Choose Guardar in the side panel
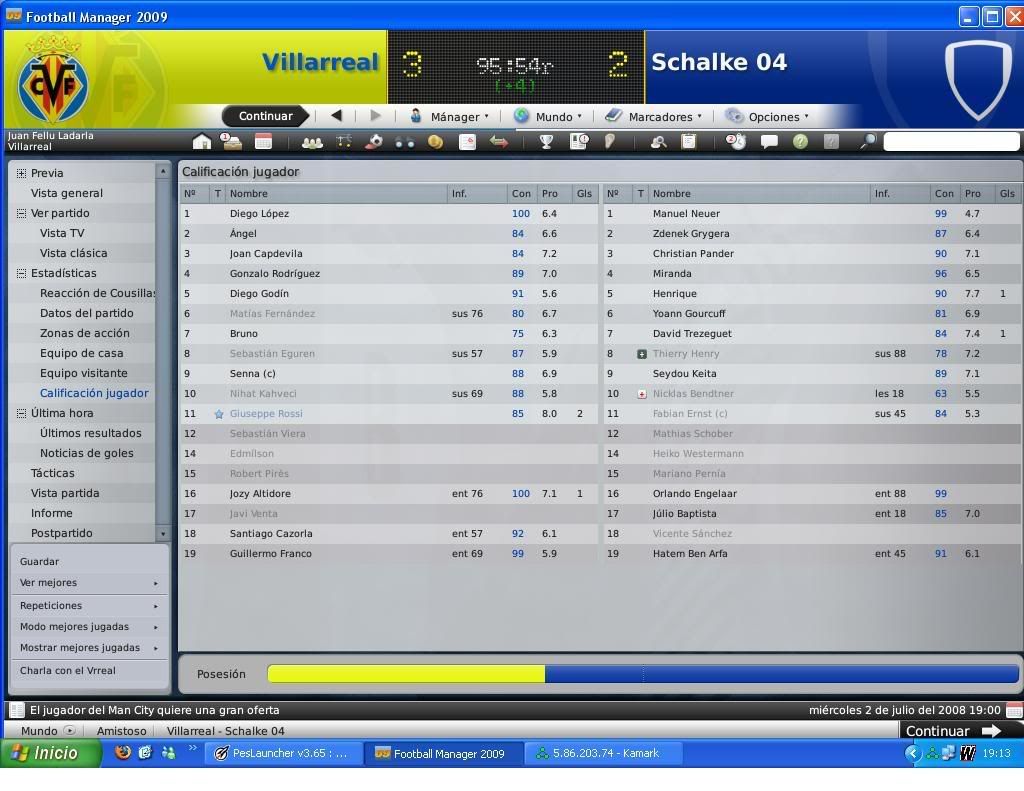The height and width of the screenshot is (791, 1024). (x=40, y=561)
